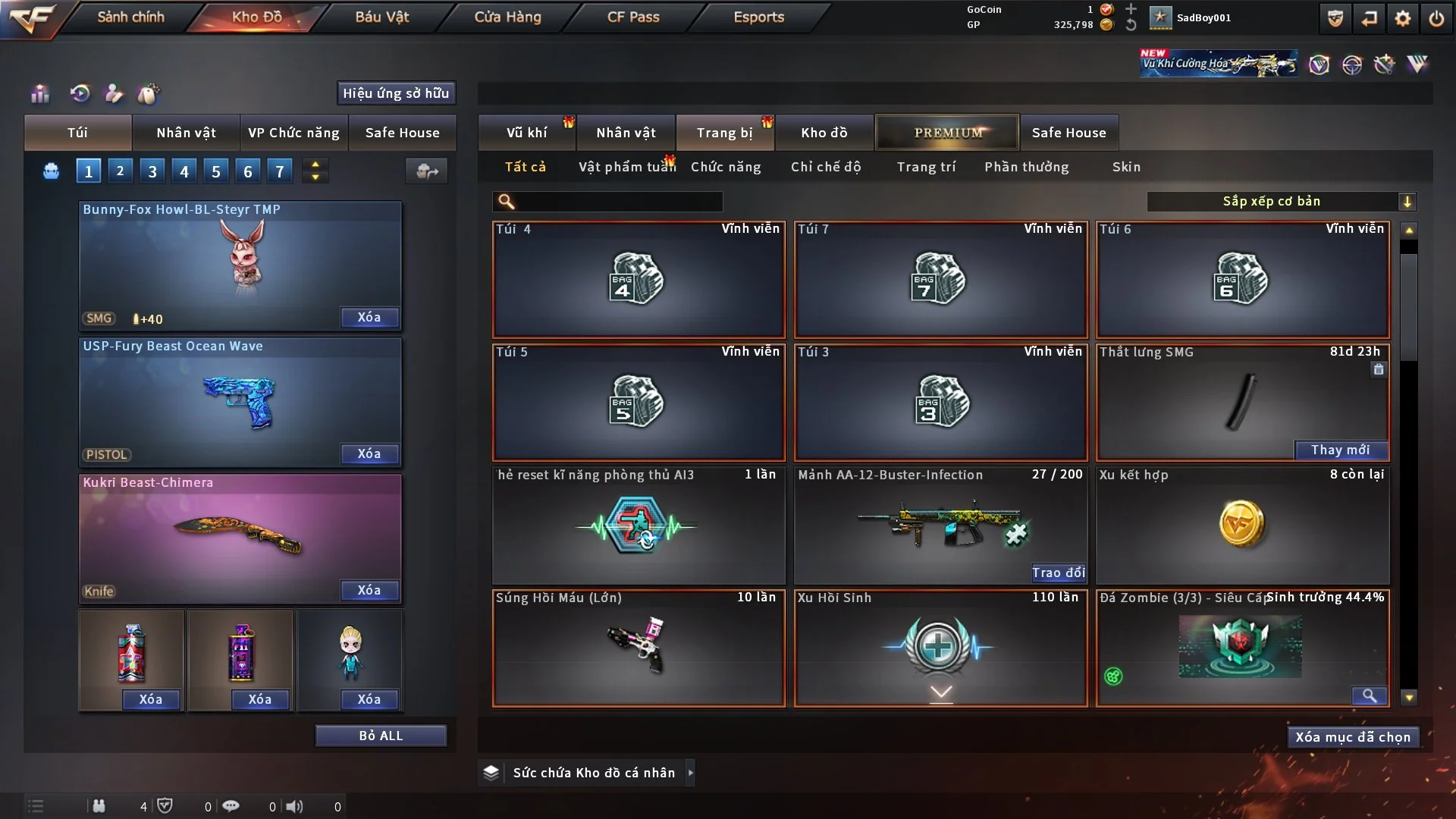
Task: Renew the Thắt lưng SMG belt
Action: click(x=1340, y=450)
